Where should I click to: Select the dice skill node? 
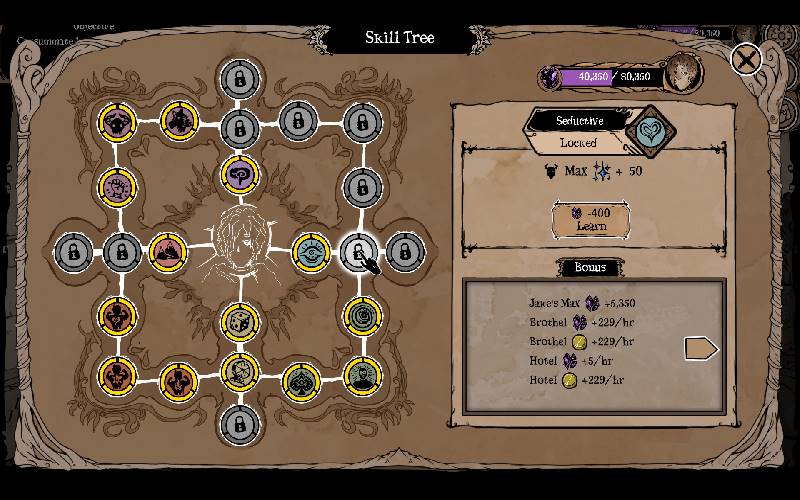239,321
